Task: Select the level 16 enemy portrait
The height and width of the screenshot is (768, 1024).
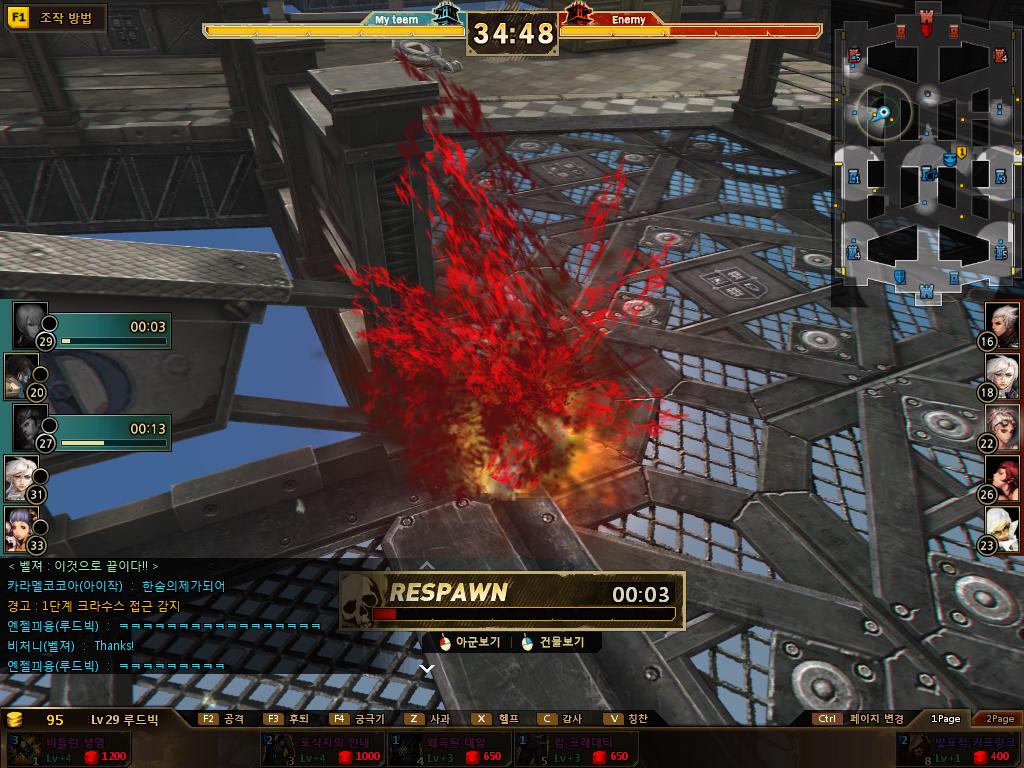Action: click(x=1003, y=323)
